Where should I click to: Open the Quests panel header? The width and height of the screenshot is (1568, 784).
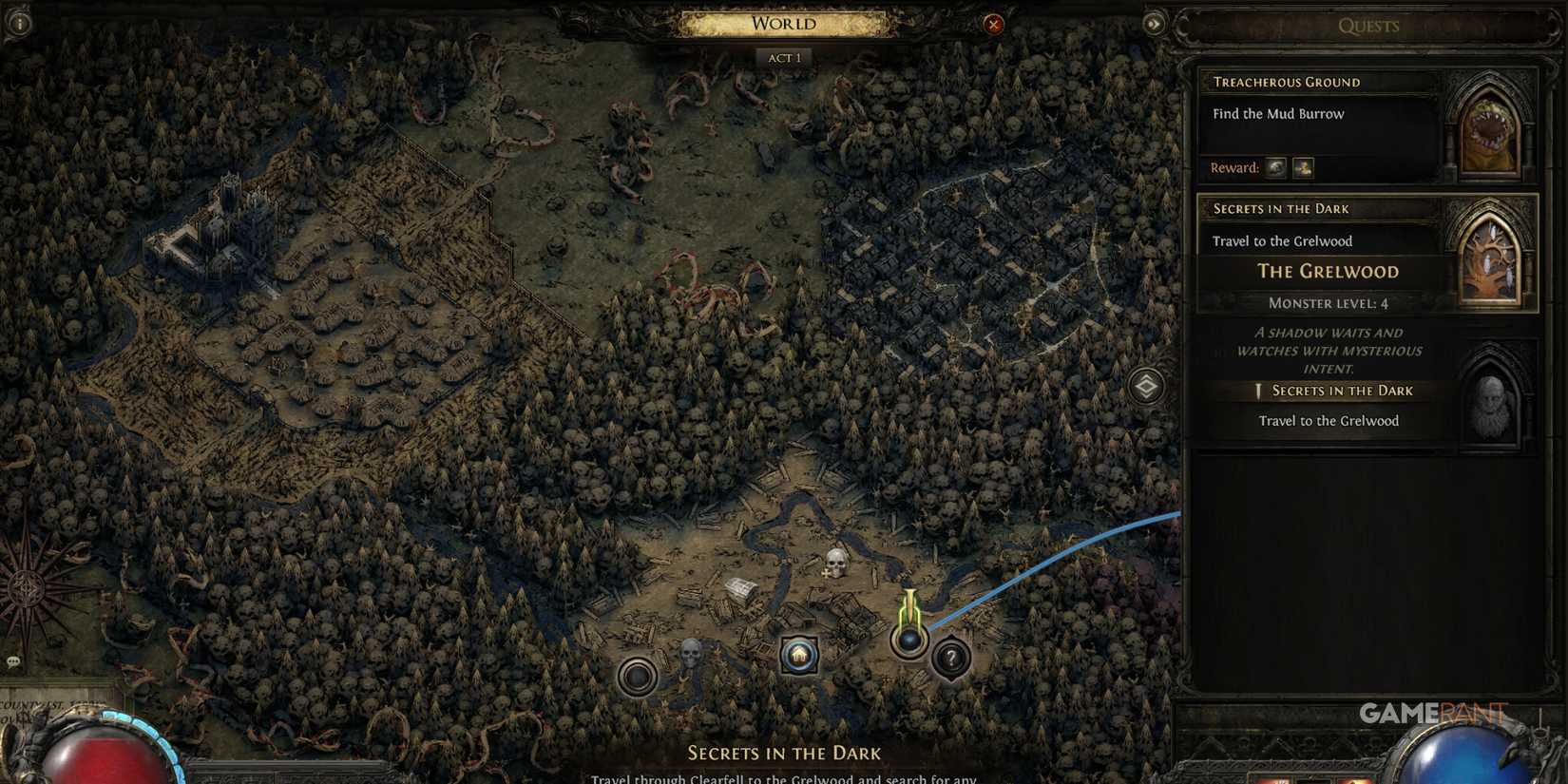coord(1369,26)
